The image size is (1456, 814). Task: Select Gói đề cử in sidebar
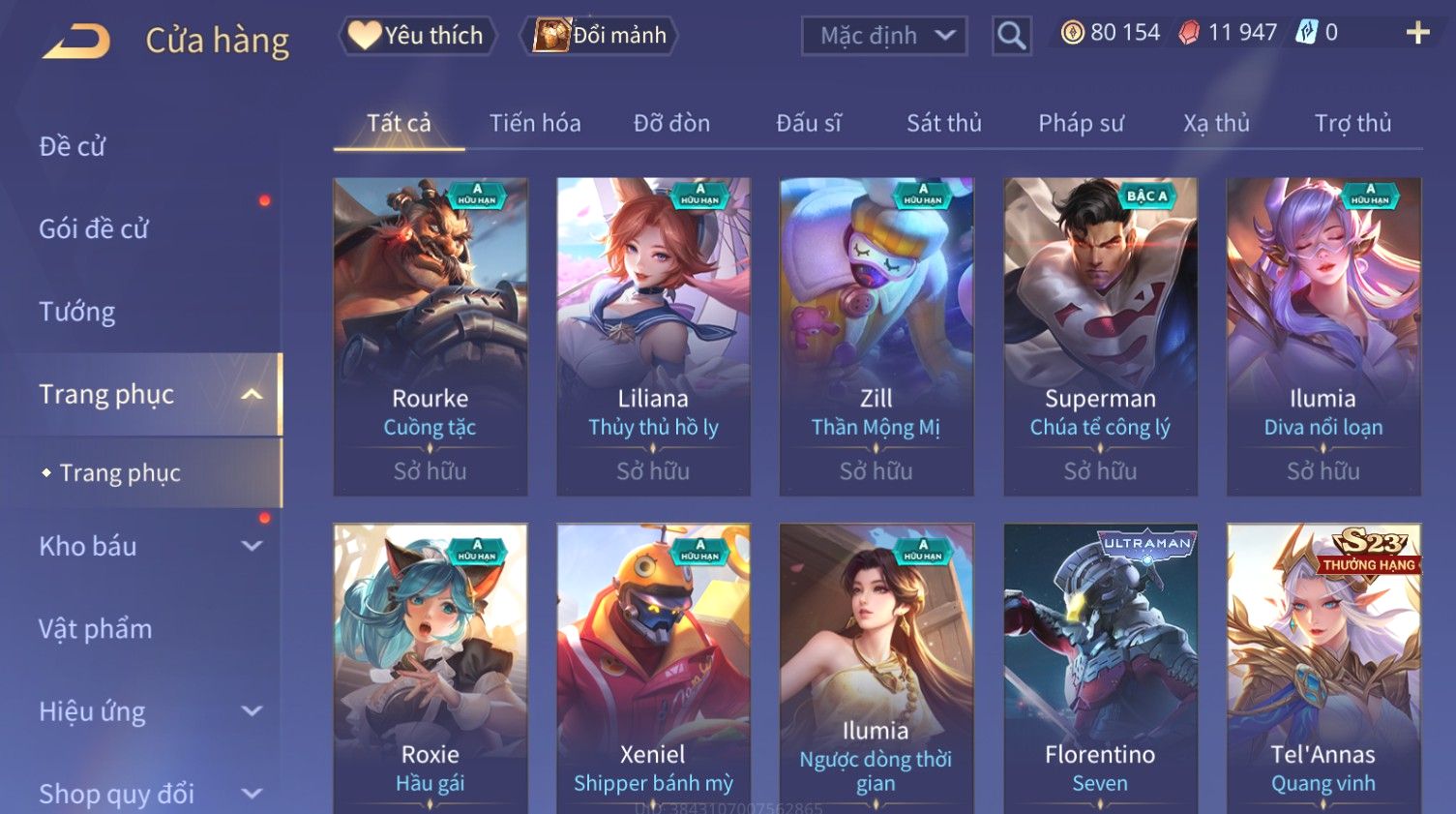pyautogui.click(x=94, y=229)
